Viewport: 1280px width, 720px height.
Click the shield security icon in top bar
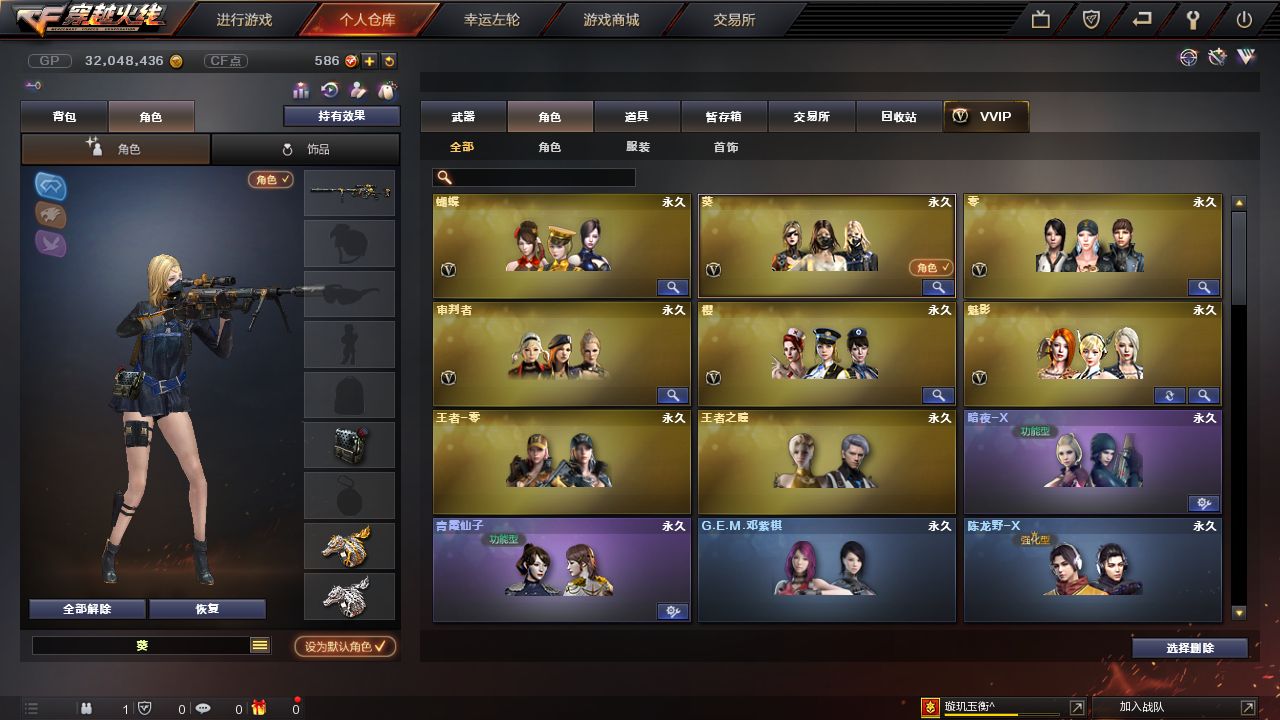tap(1089, 19)
